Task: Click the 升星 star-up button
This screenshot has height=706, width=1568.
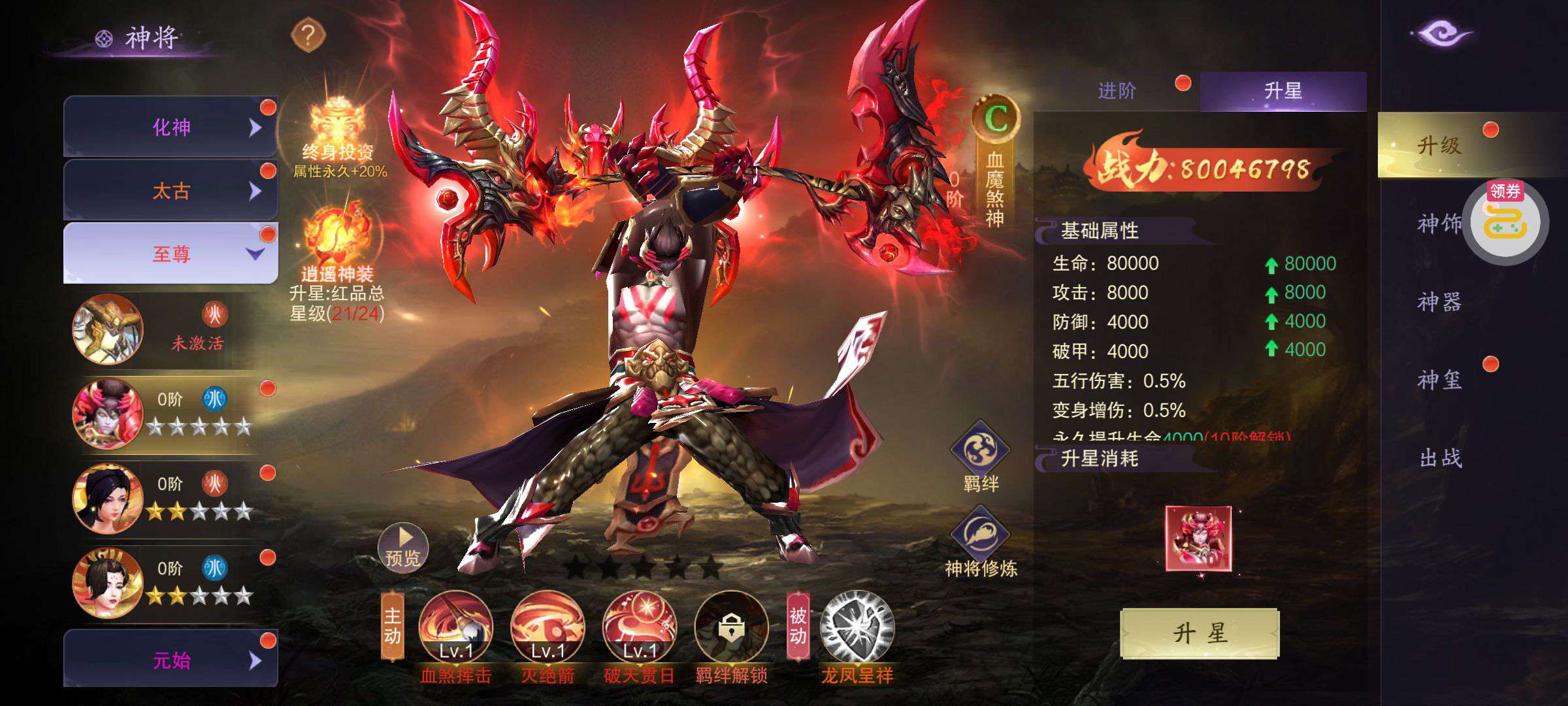Action: [x=1200, y=633]
